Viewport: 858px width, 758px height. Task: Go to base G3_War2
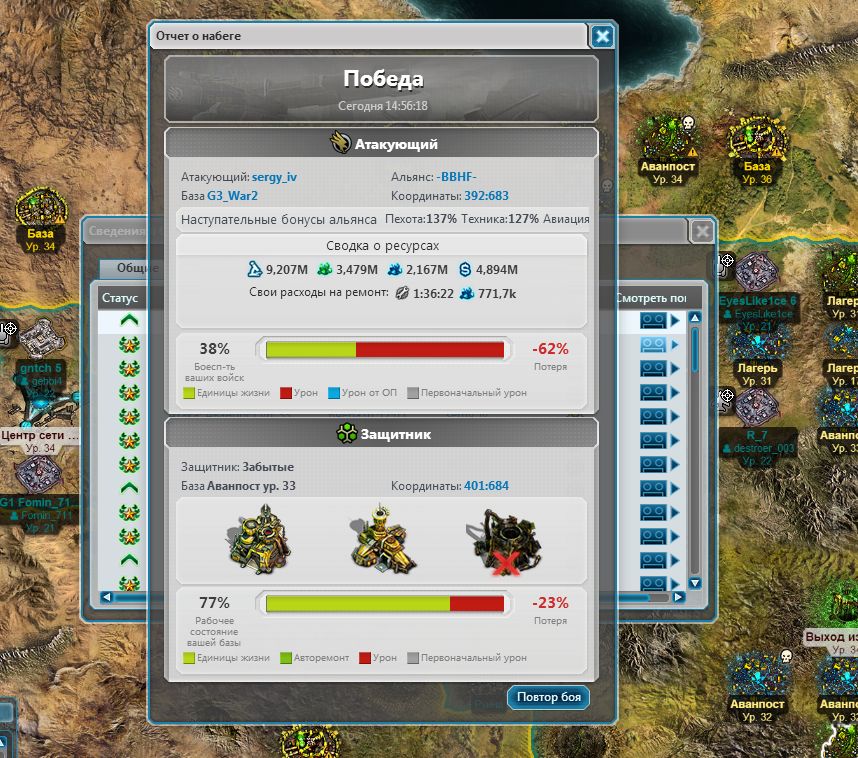coord(232,196)
